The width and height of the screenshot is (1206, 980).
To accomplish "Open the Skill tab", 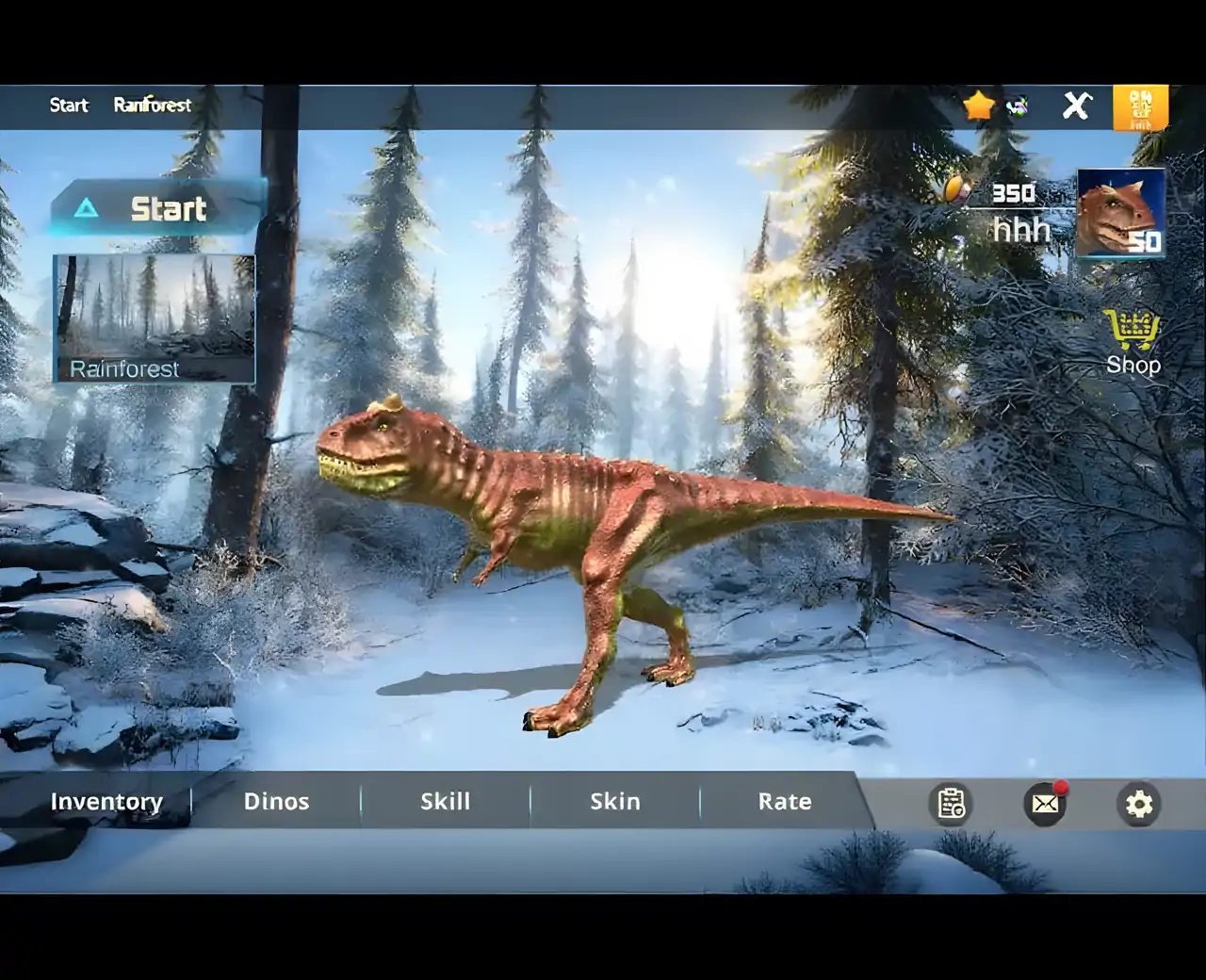I will coord(445,801).
